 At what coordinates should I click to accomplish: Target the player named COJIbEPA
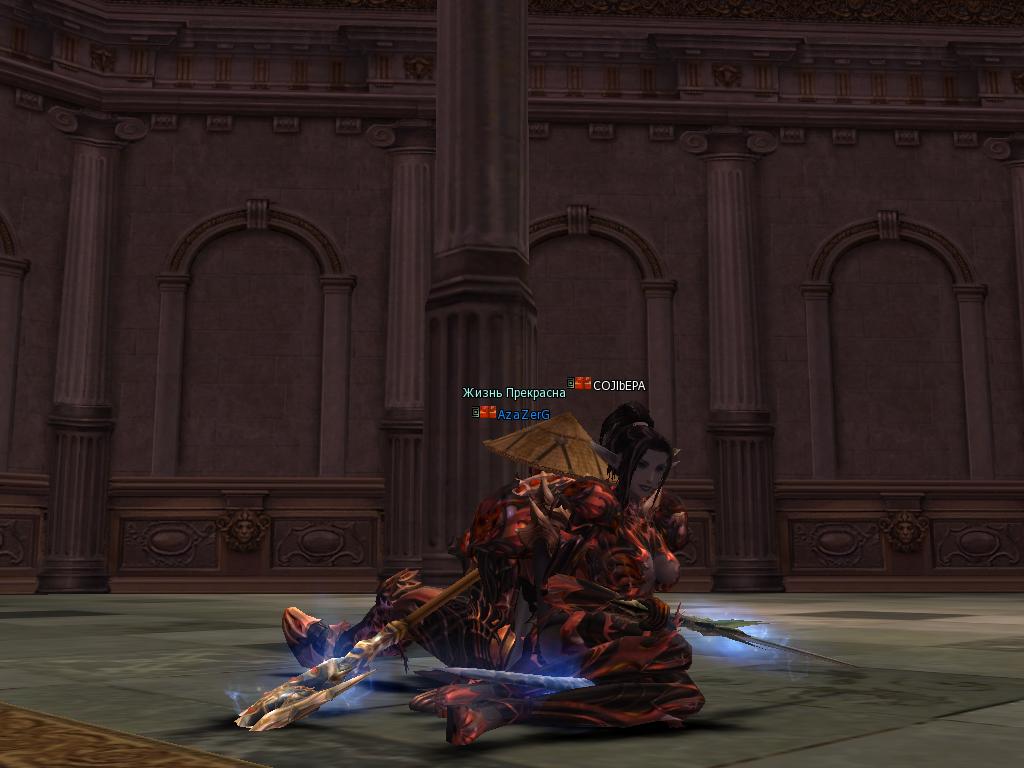click(619, 385)
